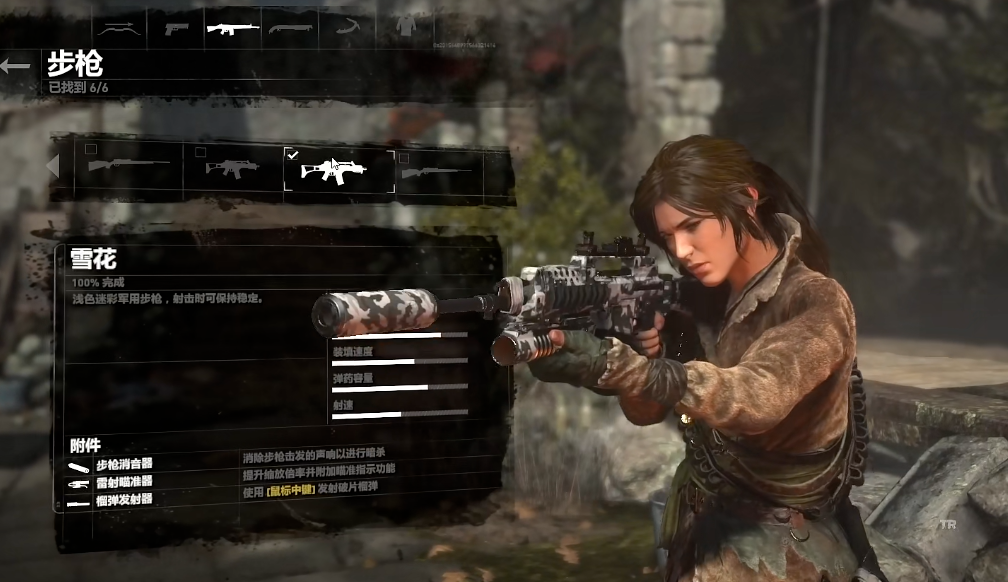Select the 榴弹发射器 attachment row
The height and width of the screenshot is (582, 1008).
(124, 499)
